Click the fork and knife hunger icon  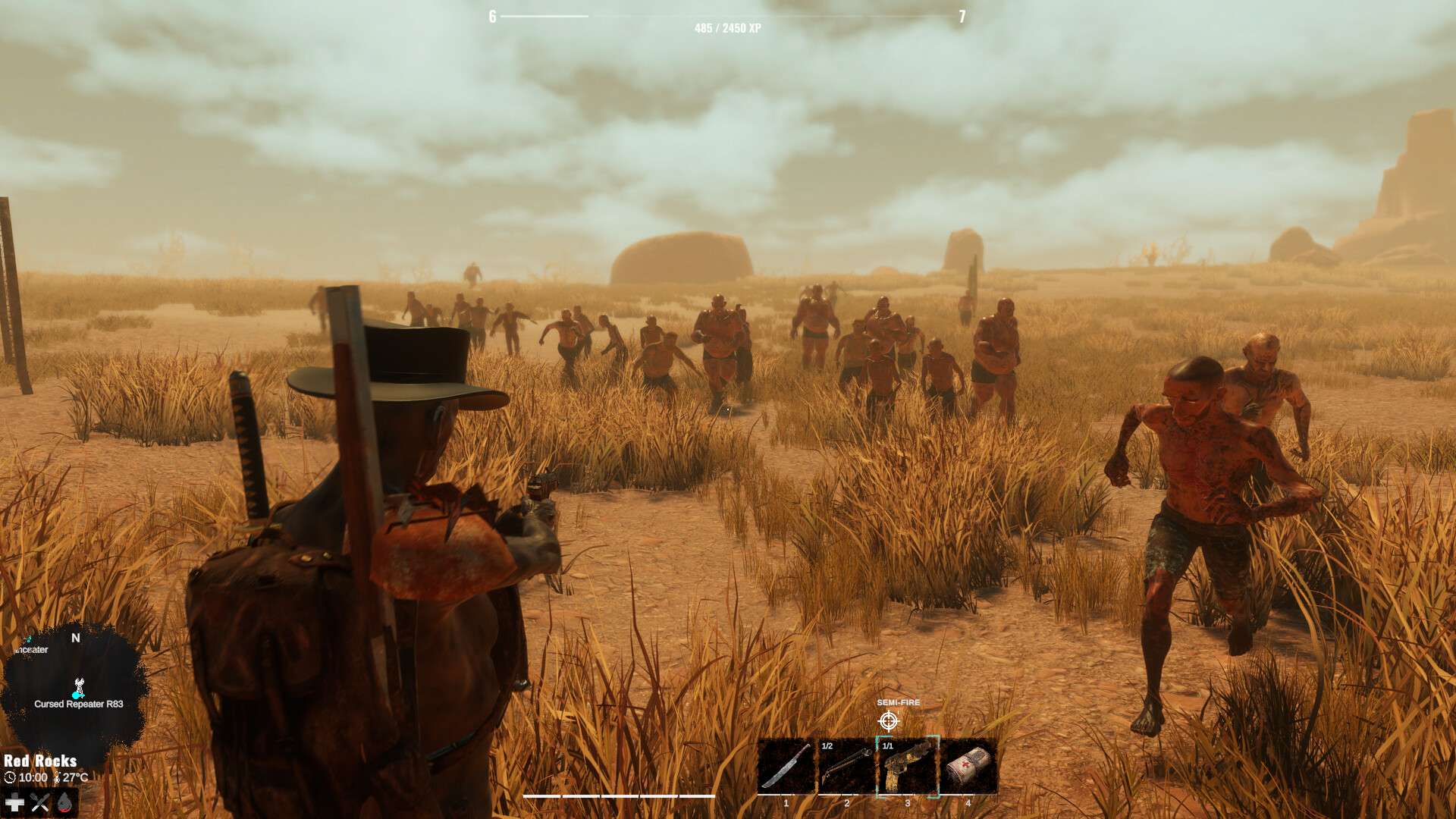[39, 802]
